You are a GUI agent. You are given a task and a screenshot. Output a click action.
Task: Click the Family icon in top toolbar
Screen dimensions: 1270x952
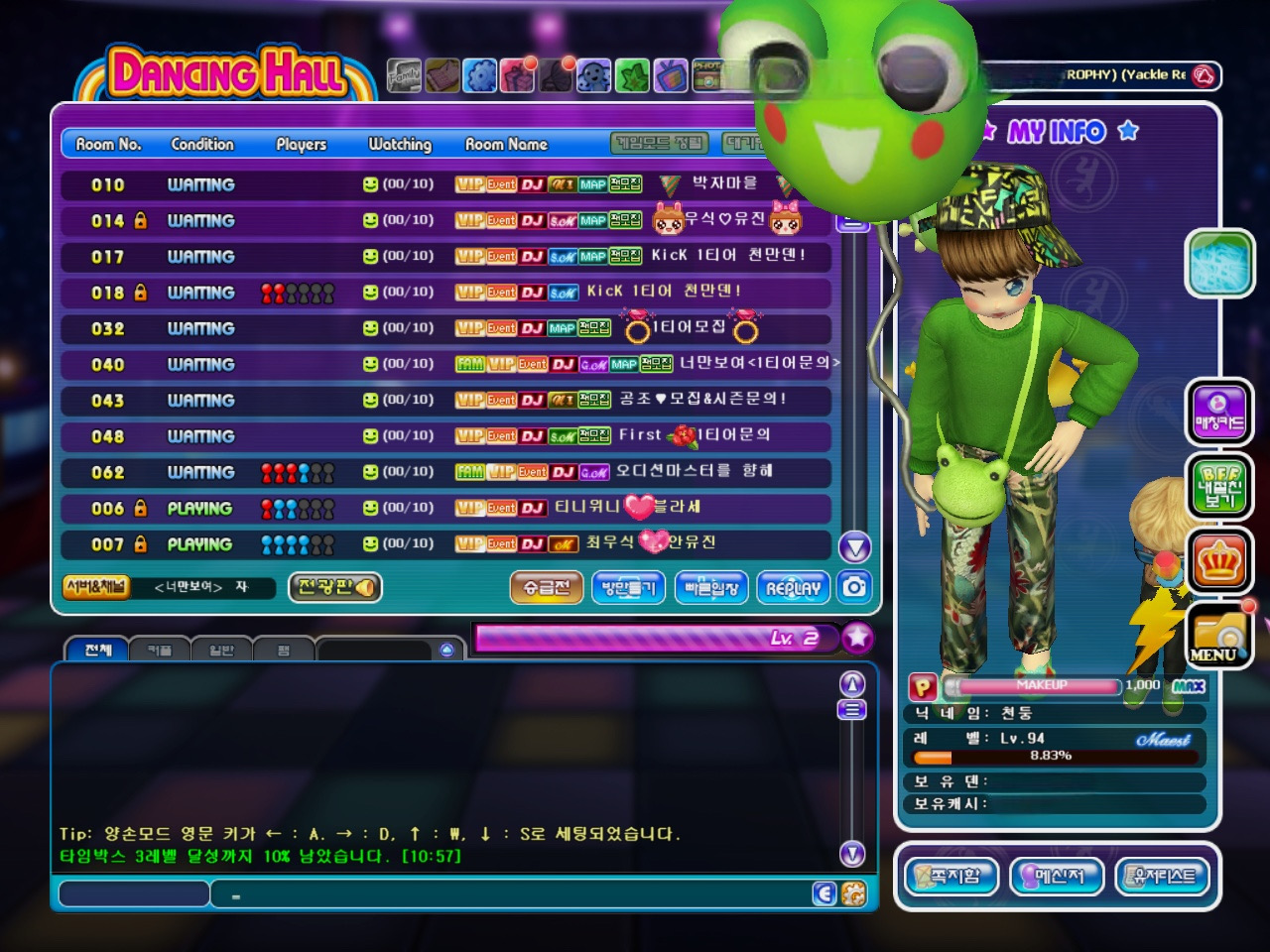pyautogui.click(x=404, y=75)
